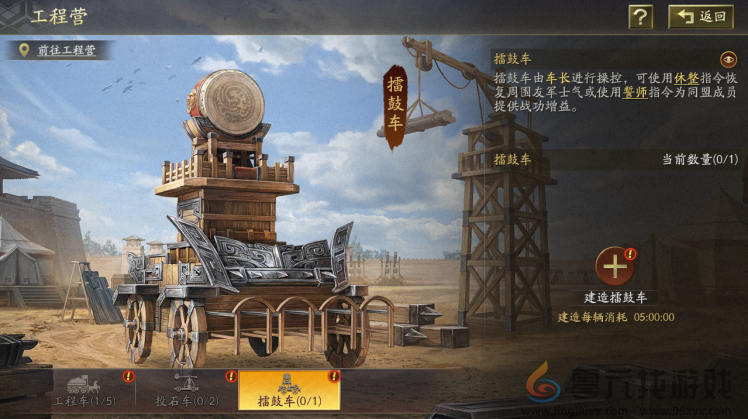Choose the 擂鼓车 (0/1) tab
The image size is (748, 419).
click(288, 391)
